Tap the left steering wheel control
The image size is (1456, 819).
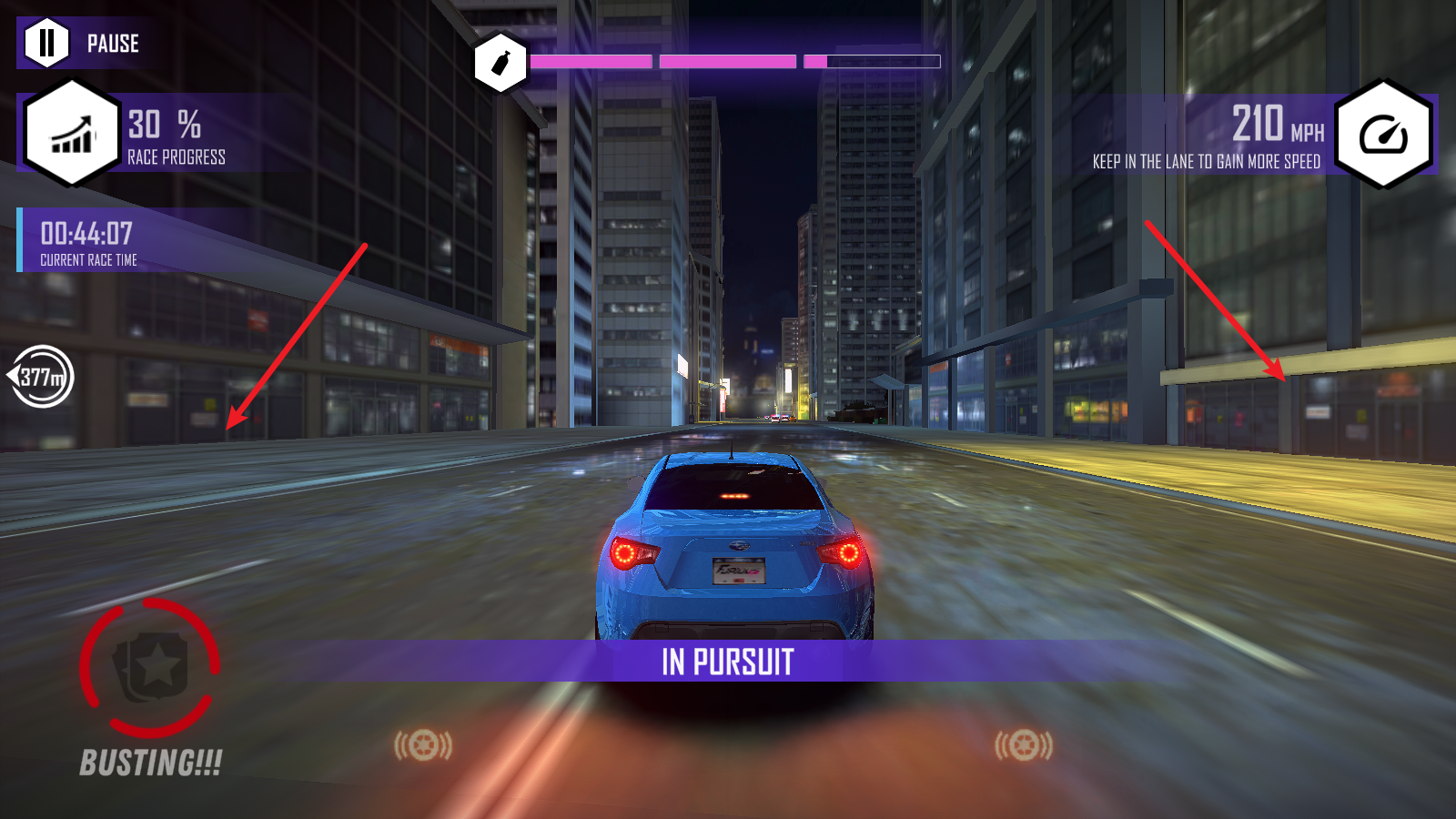coord(423,746)
